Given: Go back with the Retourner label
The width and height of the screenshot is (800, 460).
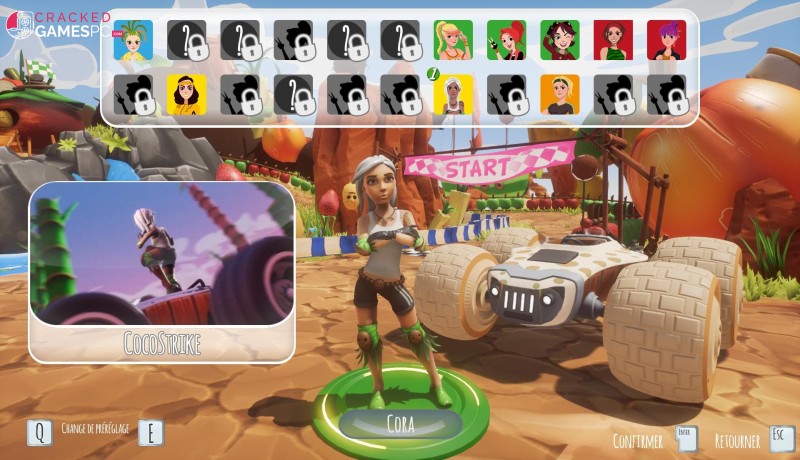Looking at the screenshot, I should [x=737, y=440].
